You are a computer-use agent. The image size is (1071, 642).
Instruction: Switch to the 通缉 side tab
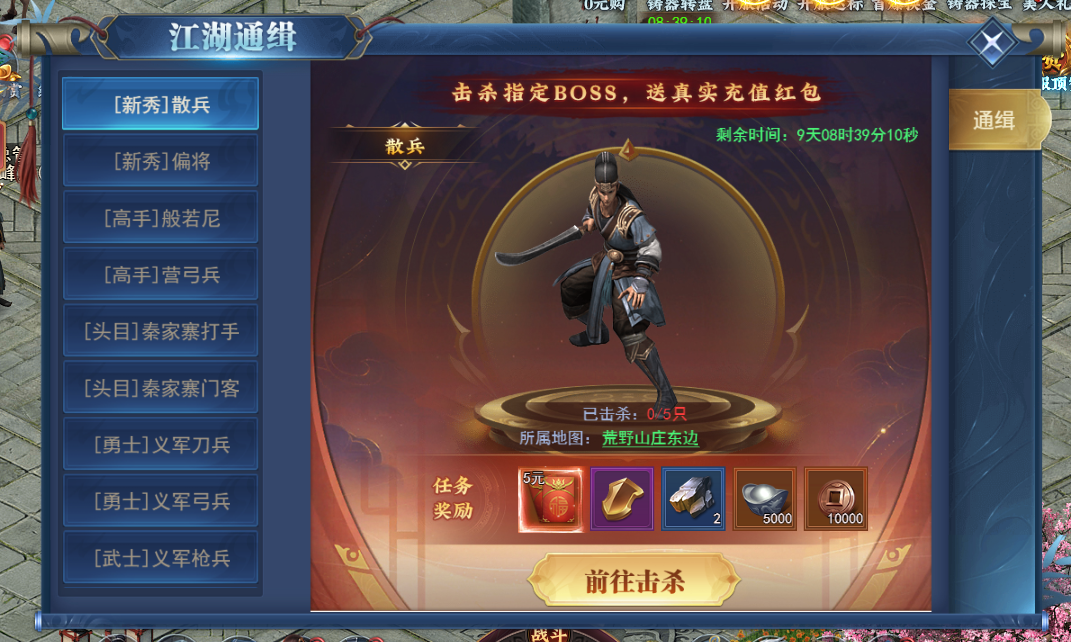point(994,121)
